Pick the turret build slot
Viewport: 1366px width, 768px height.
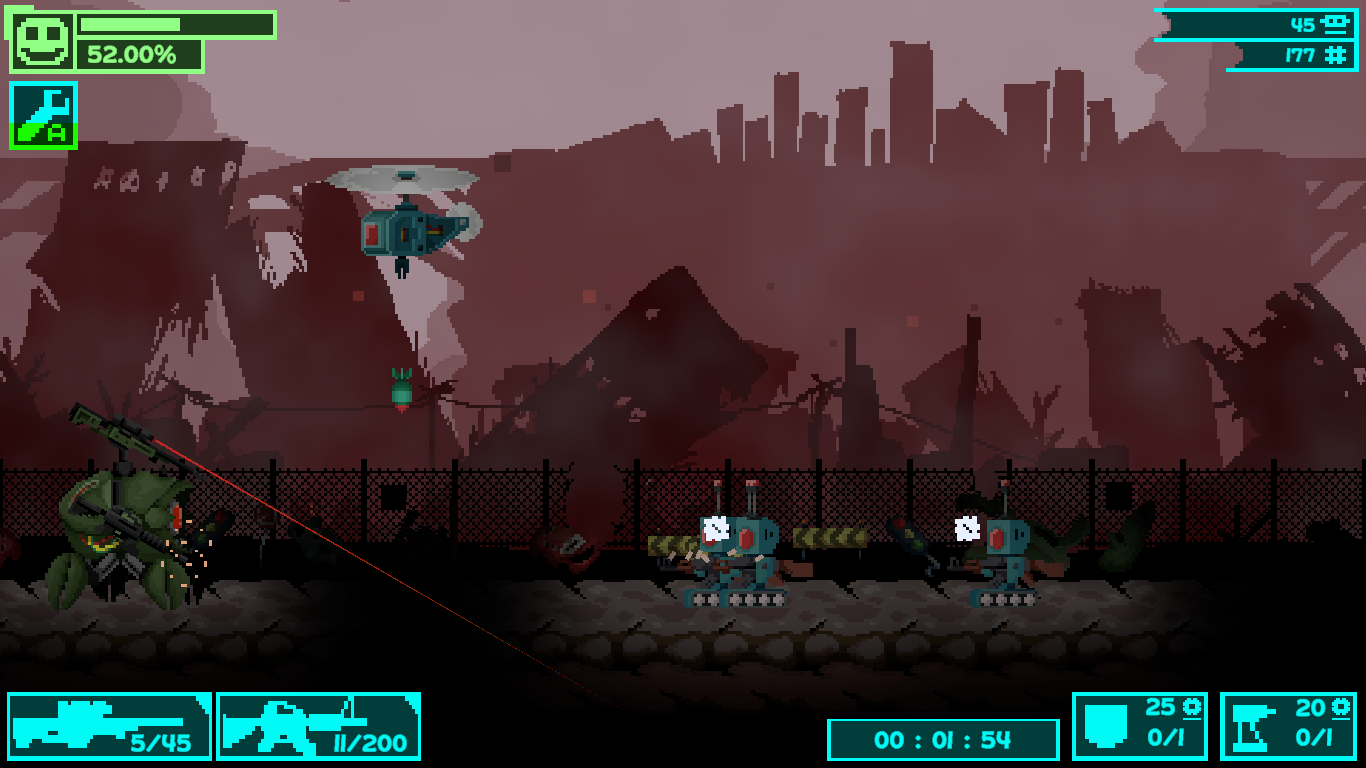click(x=1288, y=726)
